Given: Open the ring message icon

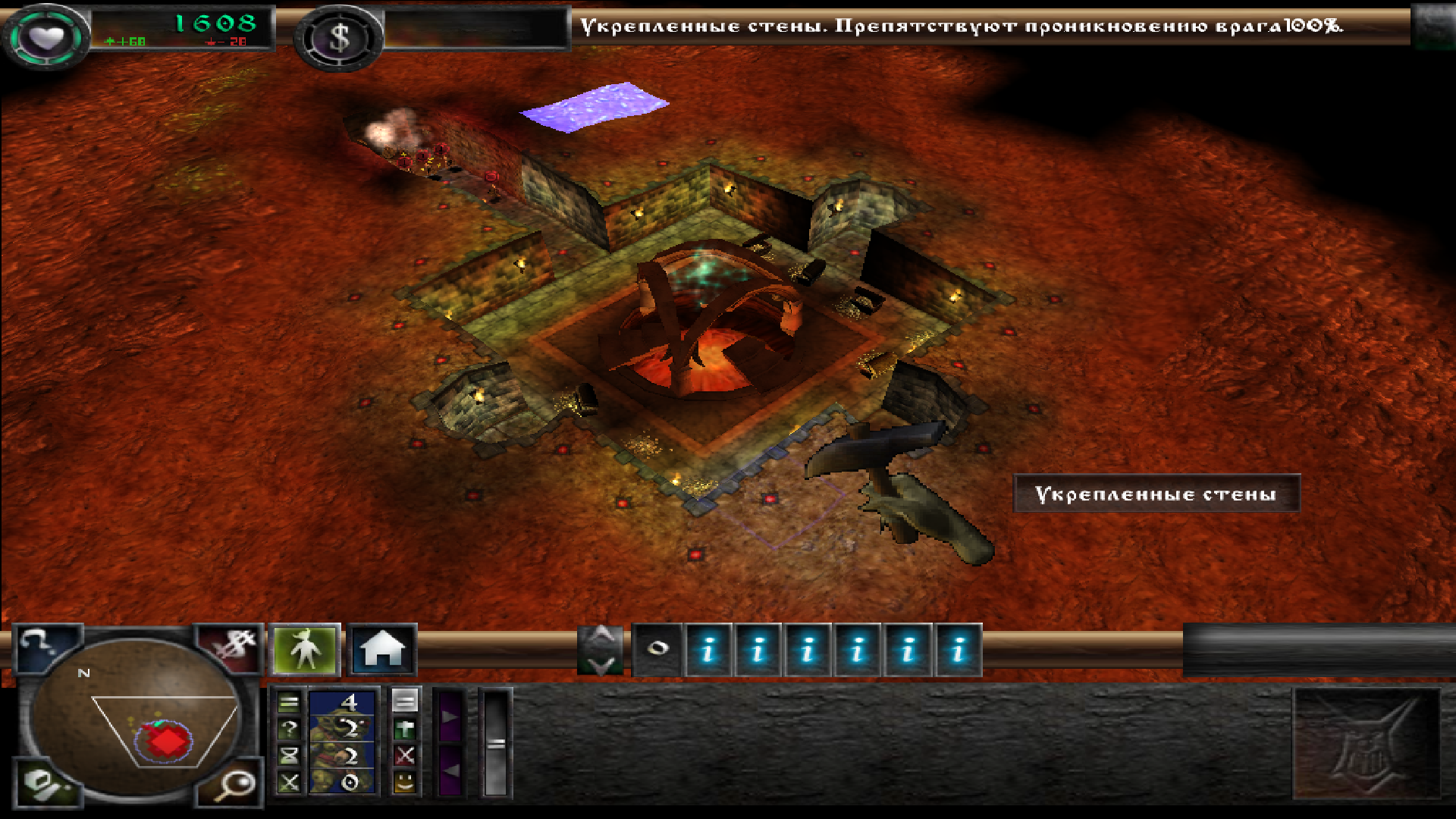Looking at the screenshot, I should coord(657,649).
